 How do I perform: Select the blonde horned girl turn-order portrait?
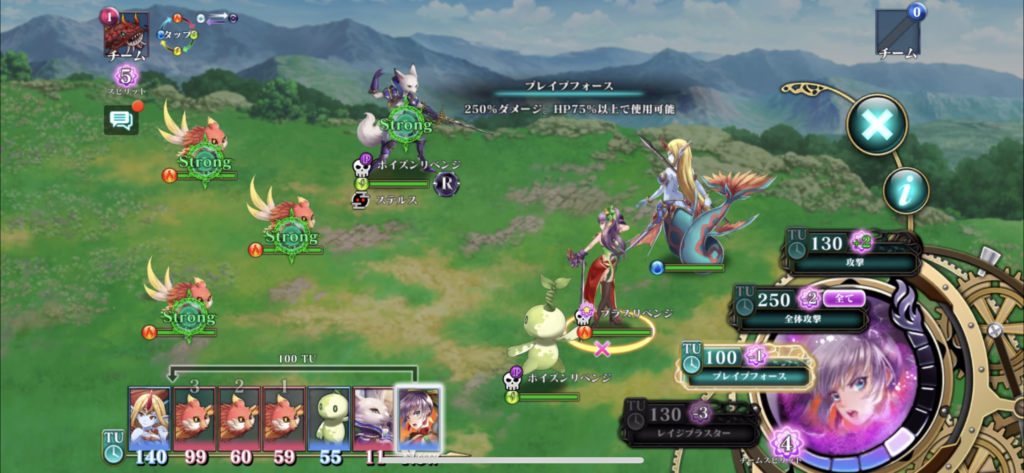(149, 418)
